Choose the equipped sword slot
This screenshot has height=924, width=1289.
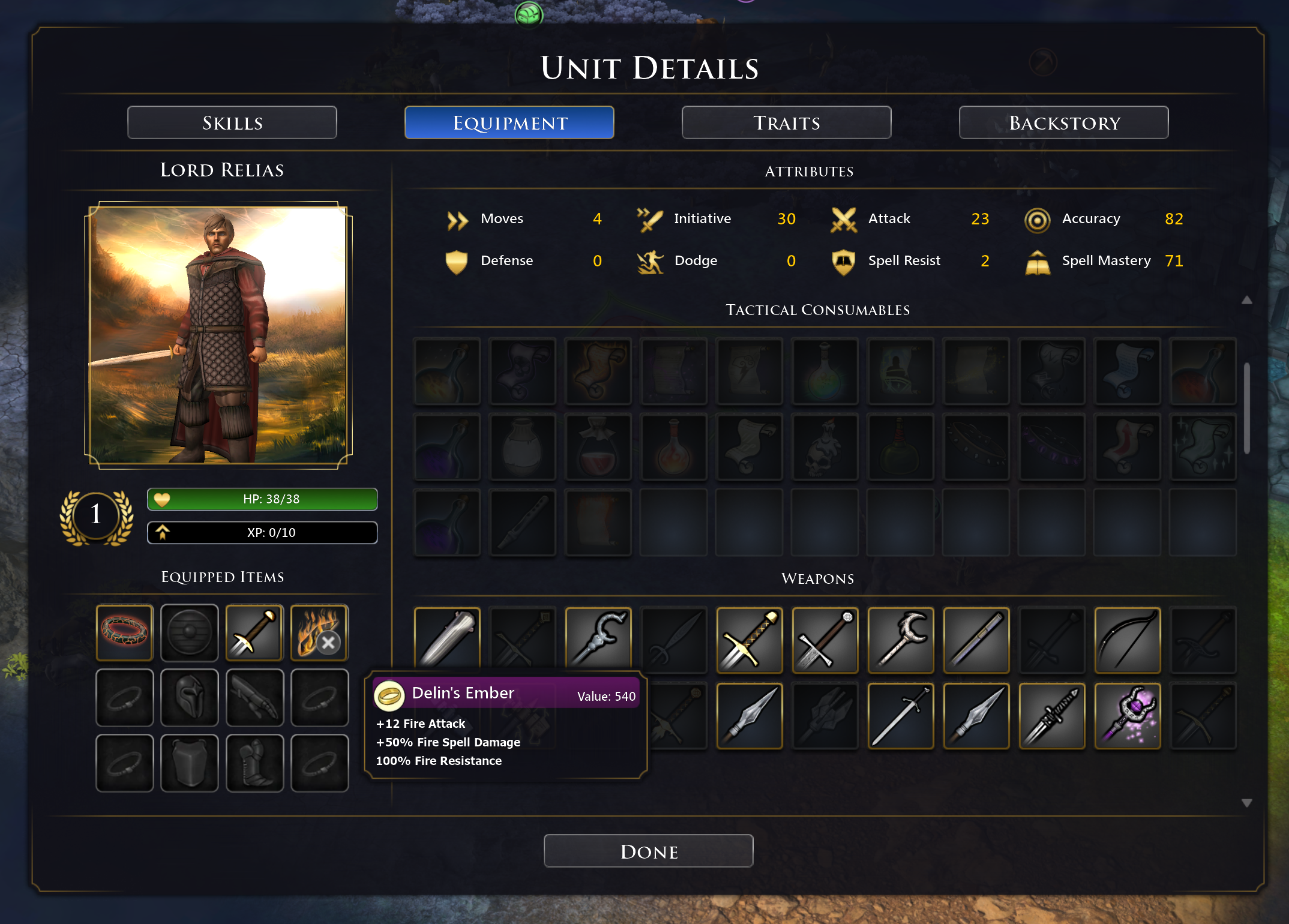[254, 633]
